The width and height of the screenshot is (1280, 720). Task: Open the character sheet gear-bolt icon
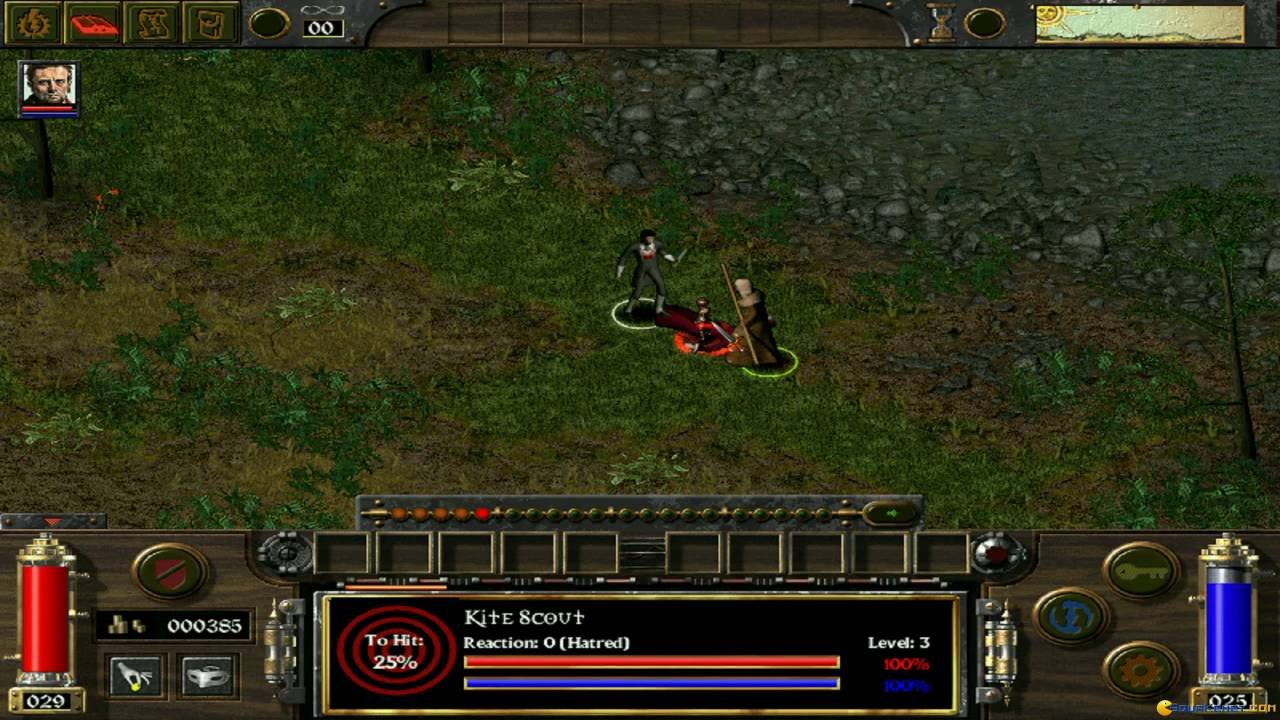pyautogui.click(x=32, y=23)
